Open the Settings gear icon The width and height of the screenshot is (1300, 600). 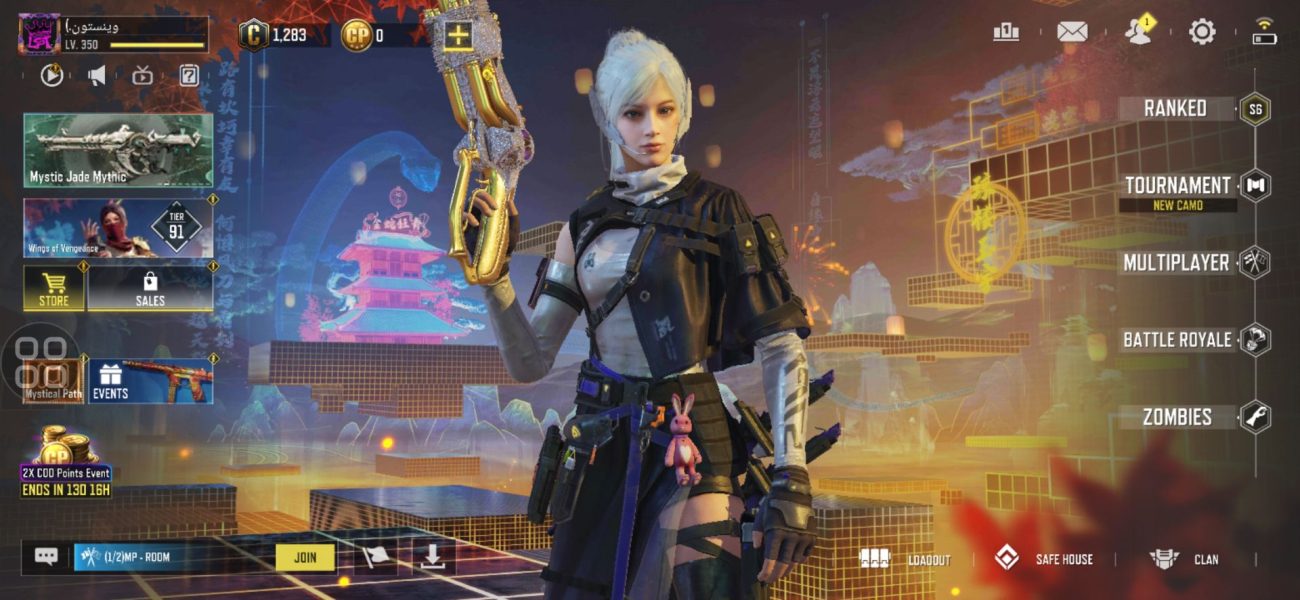coord(1201,32)
